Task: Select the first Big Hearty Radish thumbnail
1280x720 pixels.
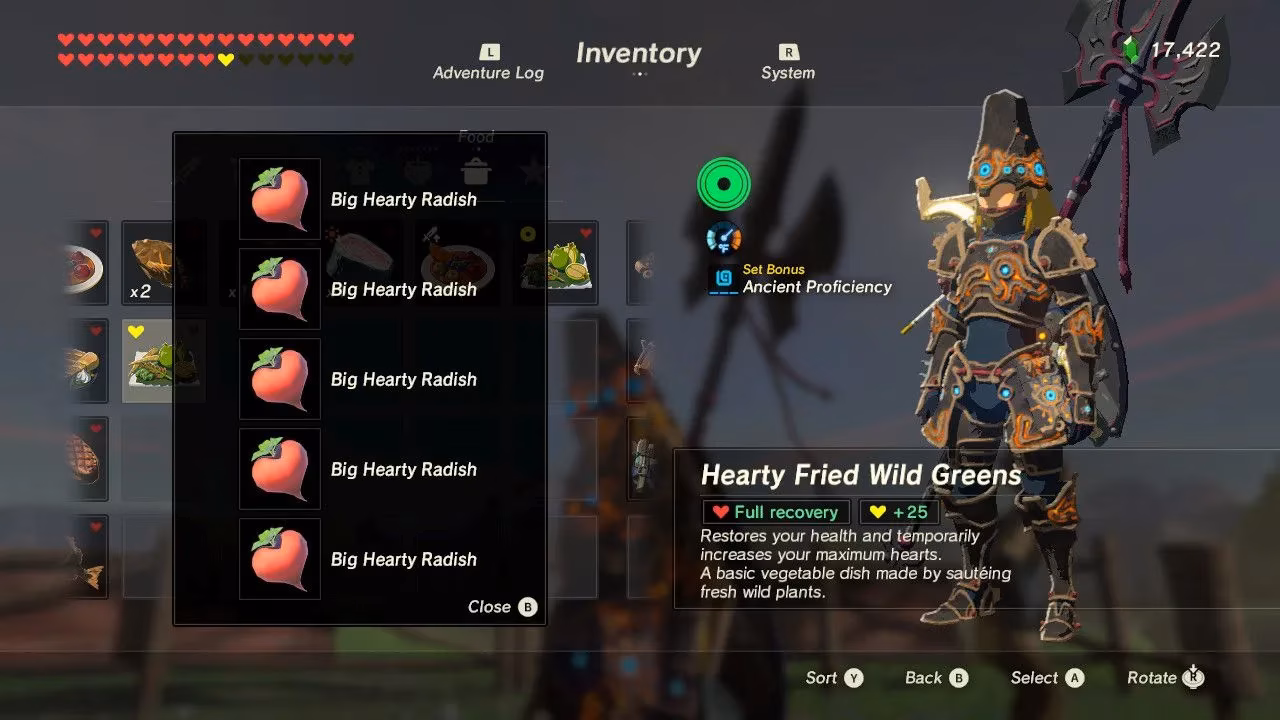Action: [279, 199]
